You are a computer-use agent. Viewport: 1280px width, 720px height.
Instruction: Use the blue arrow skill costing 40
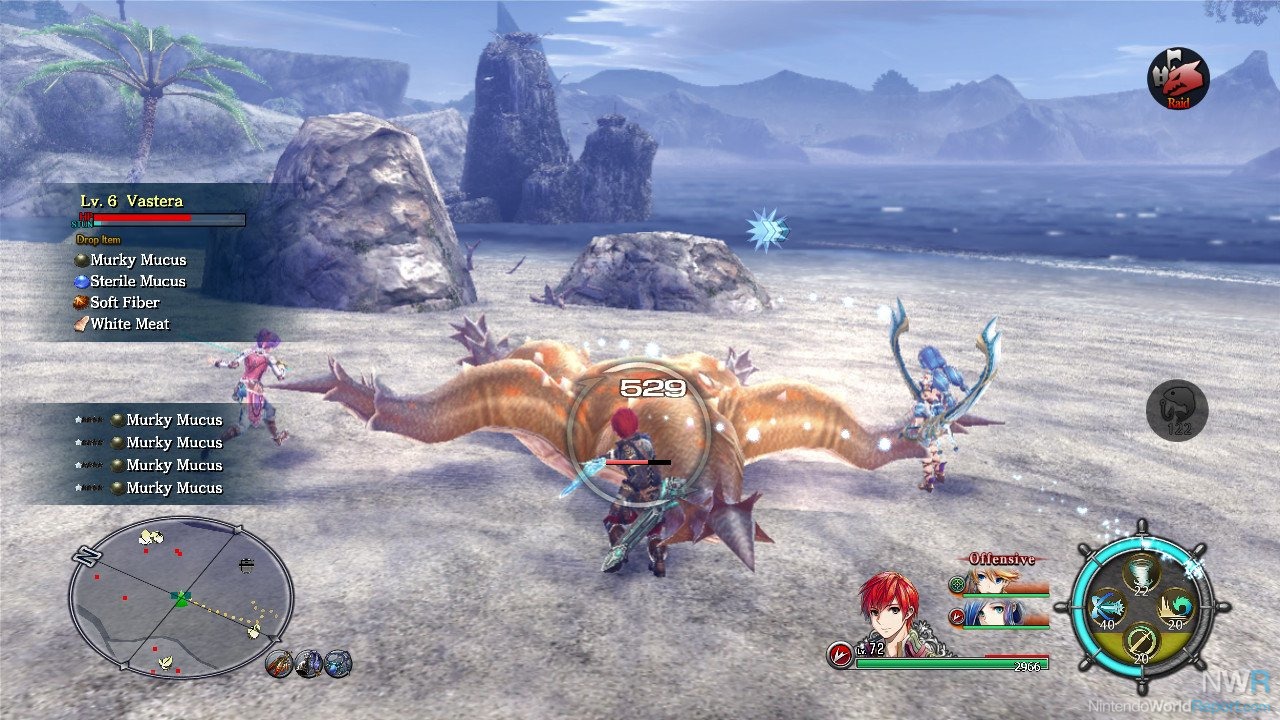1104,608
